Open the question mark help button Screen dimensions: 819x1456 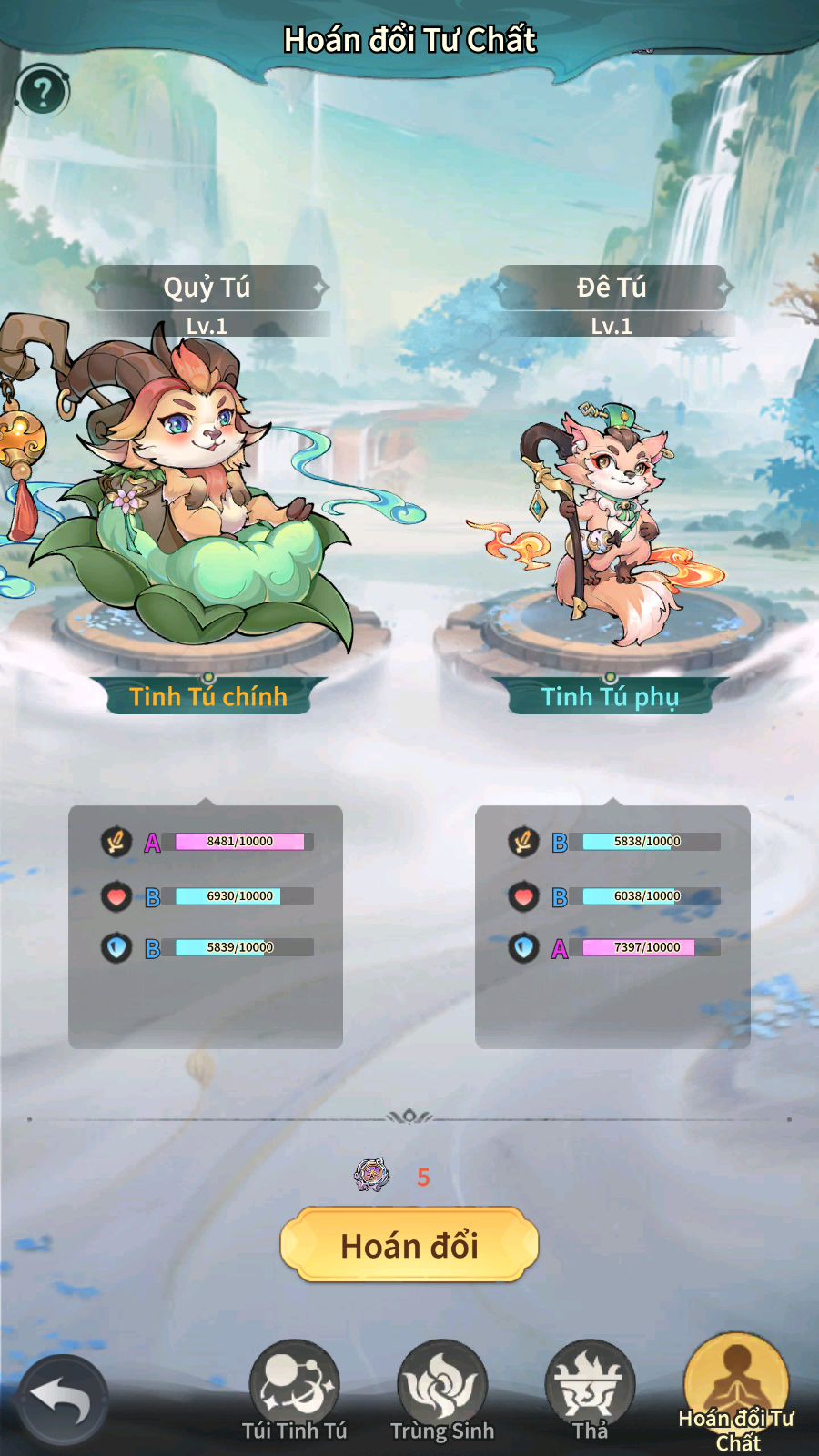[x=42, y=91]
